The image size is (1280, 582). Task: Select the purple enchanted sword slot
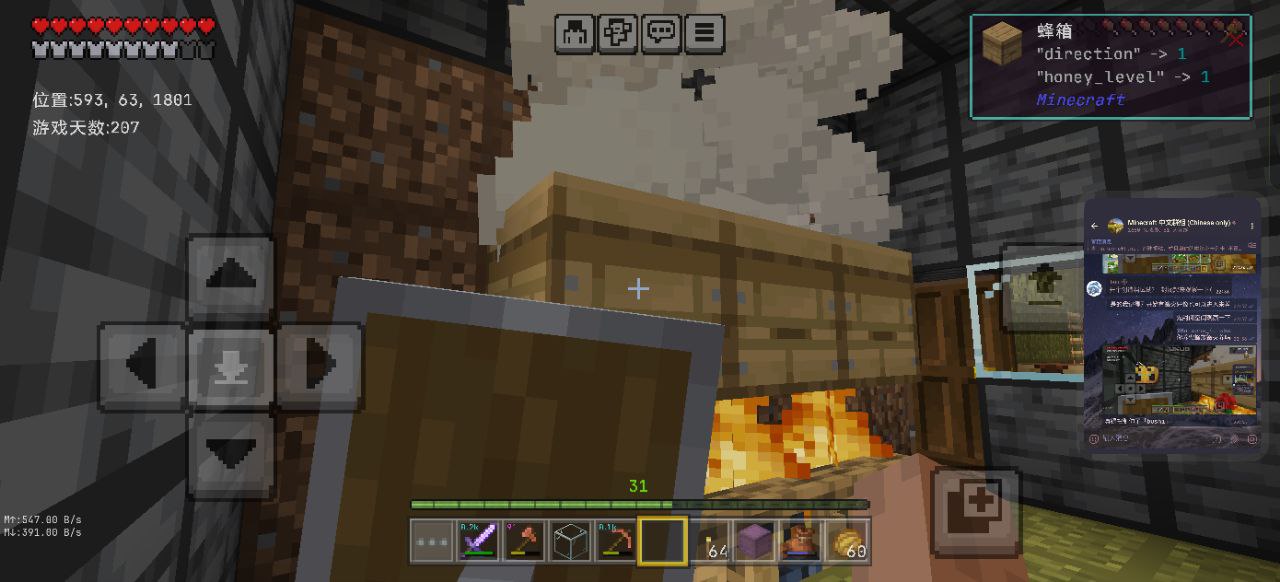[x=478, y=541]
